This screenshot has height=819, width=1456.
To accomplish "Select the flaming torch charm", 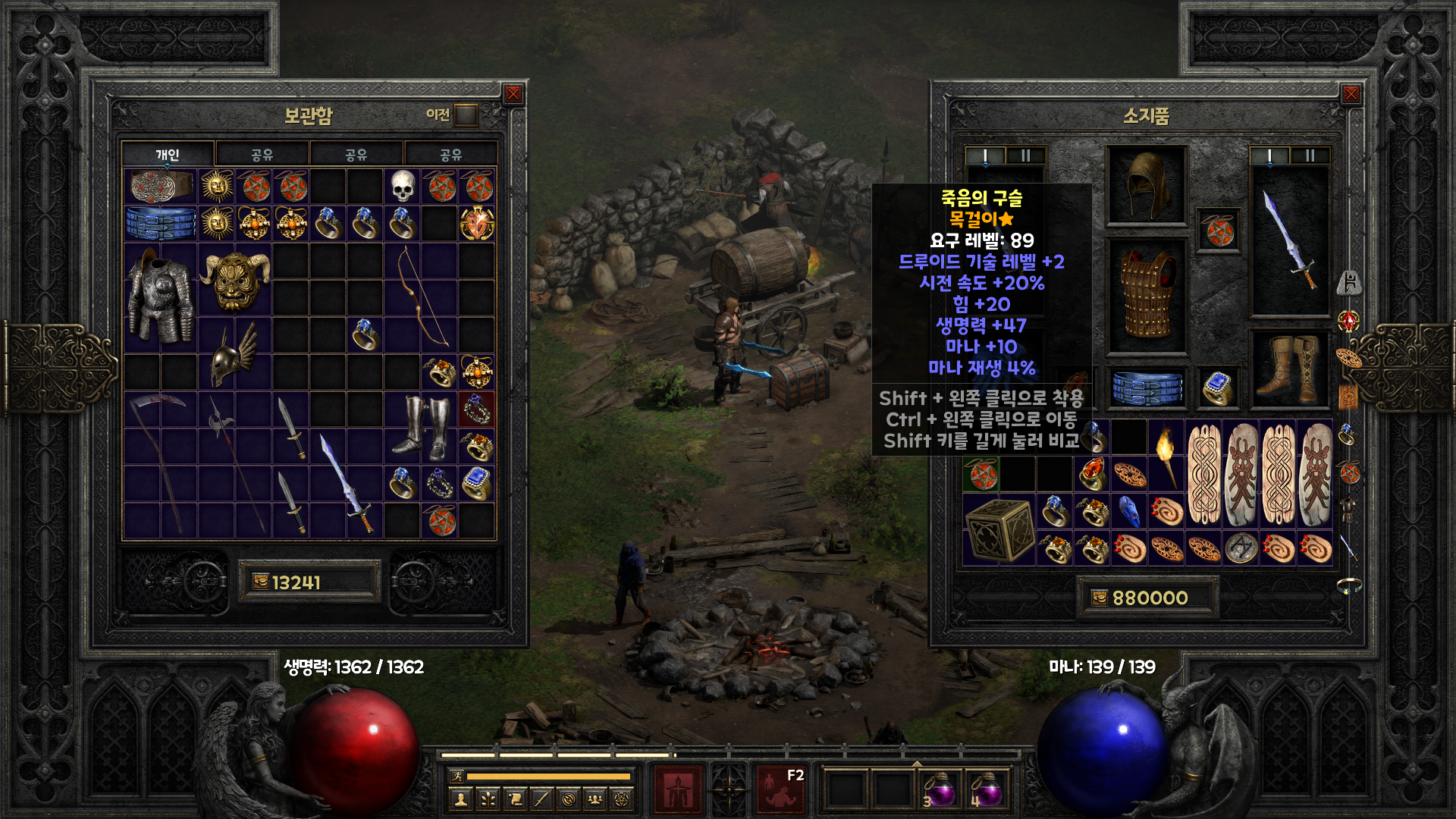I will pyautogui.click(x=1166, y=456).
